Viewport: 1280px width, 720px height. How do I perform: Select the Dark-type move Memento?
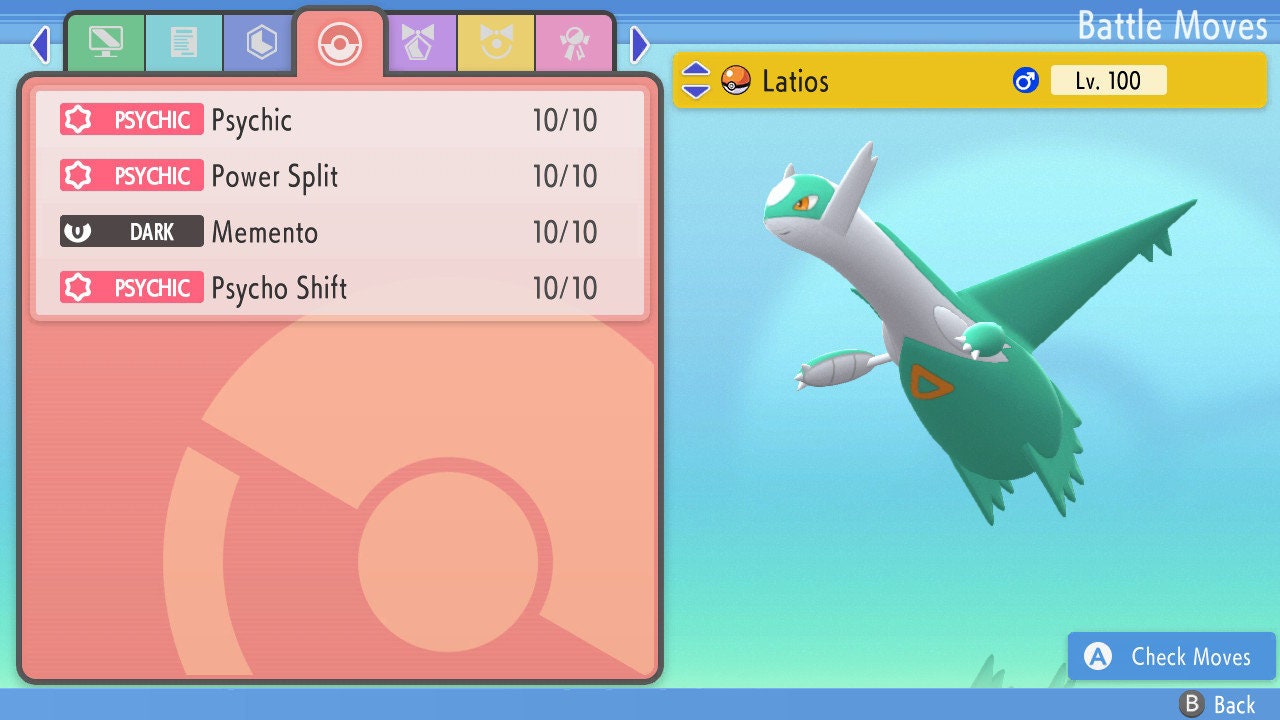pyautogui.click(x=340, y=233)
